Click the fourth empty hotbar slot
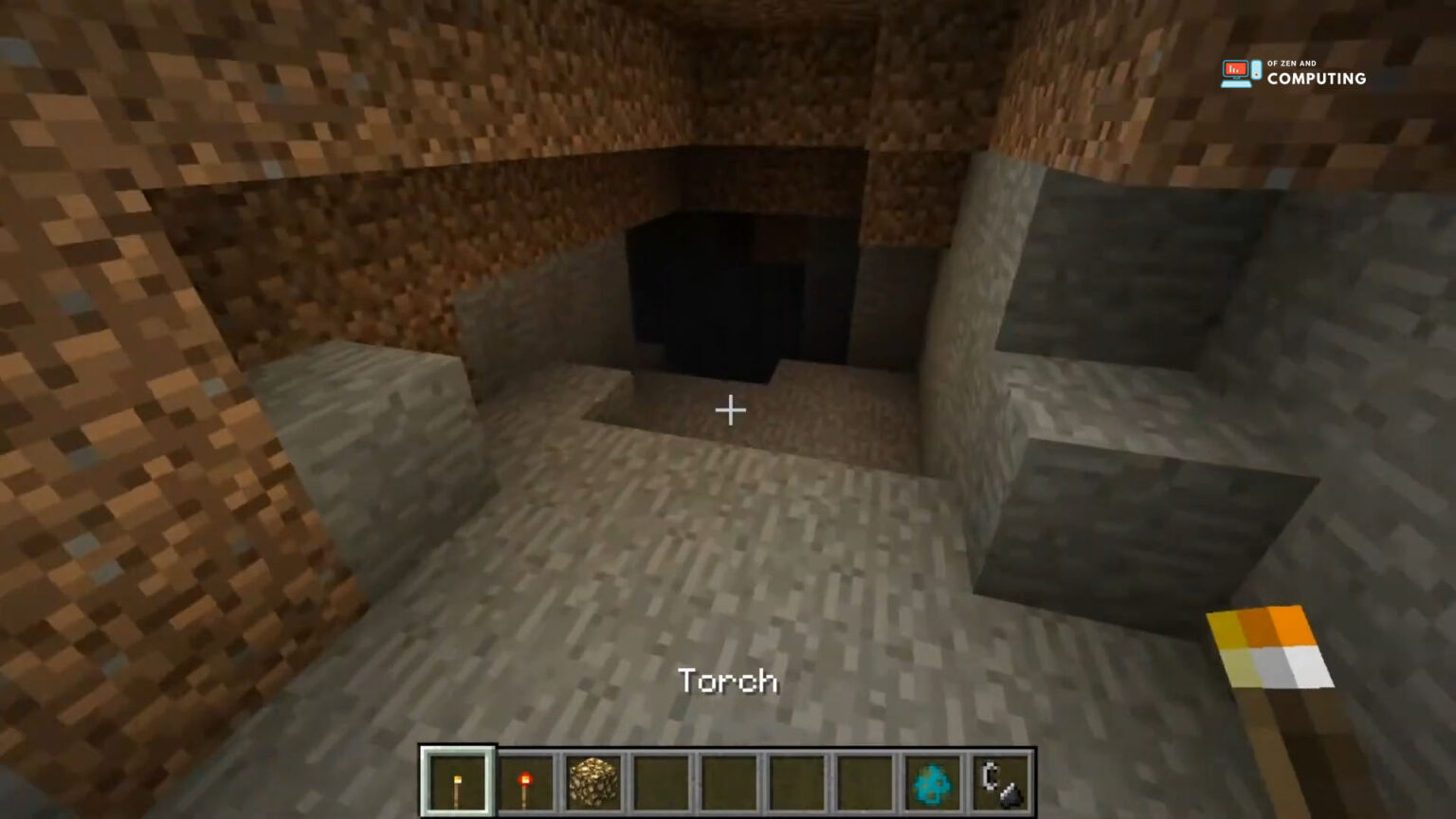 click(659, 780)
